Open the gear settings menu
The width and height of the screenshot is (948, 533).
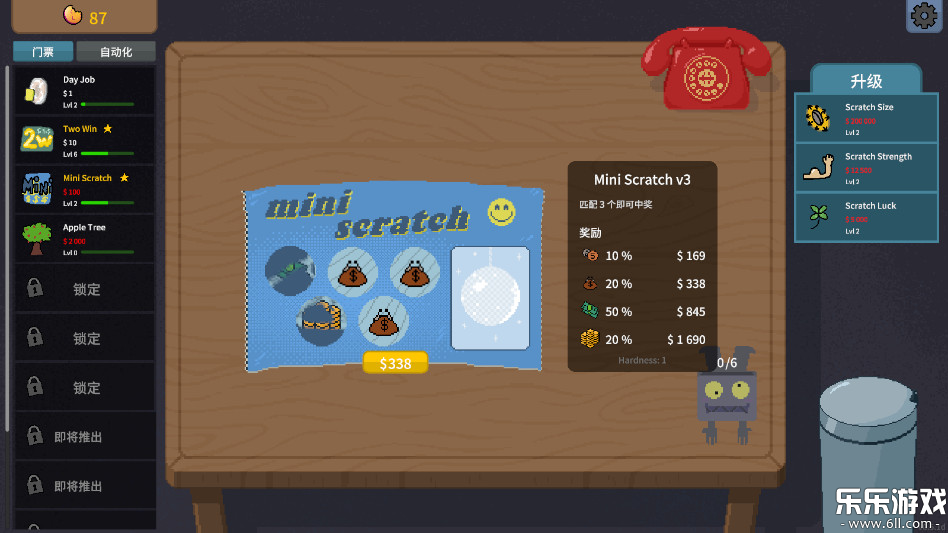[x=924, y=16]
